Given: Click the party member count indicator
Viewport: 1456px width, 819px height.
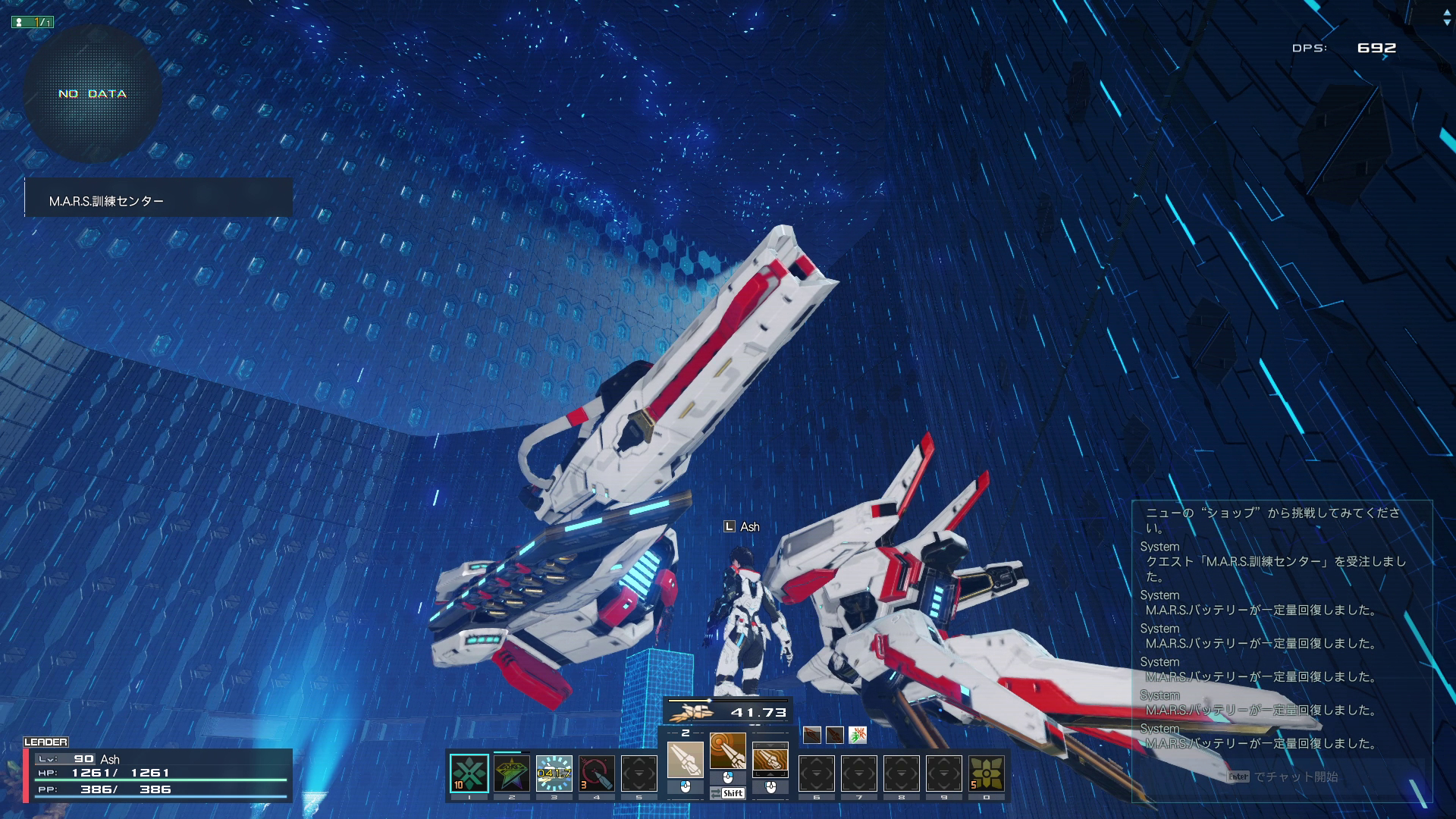Looking at the screenshot, I should 33,22.
